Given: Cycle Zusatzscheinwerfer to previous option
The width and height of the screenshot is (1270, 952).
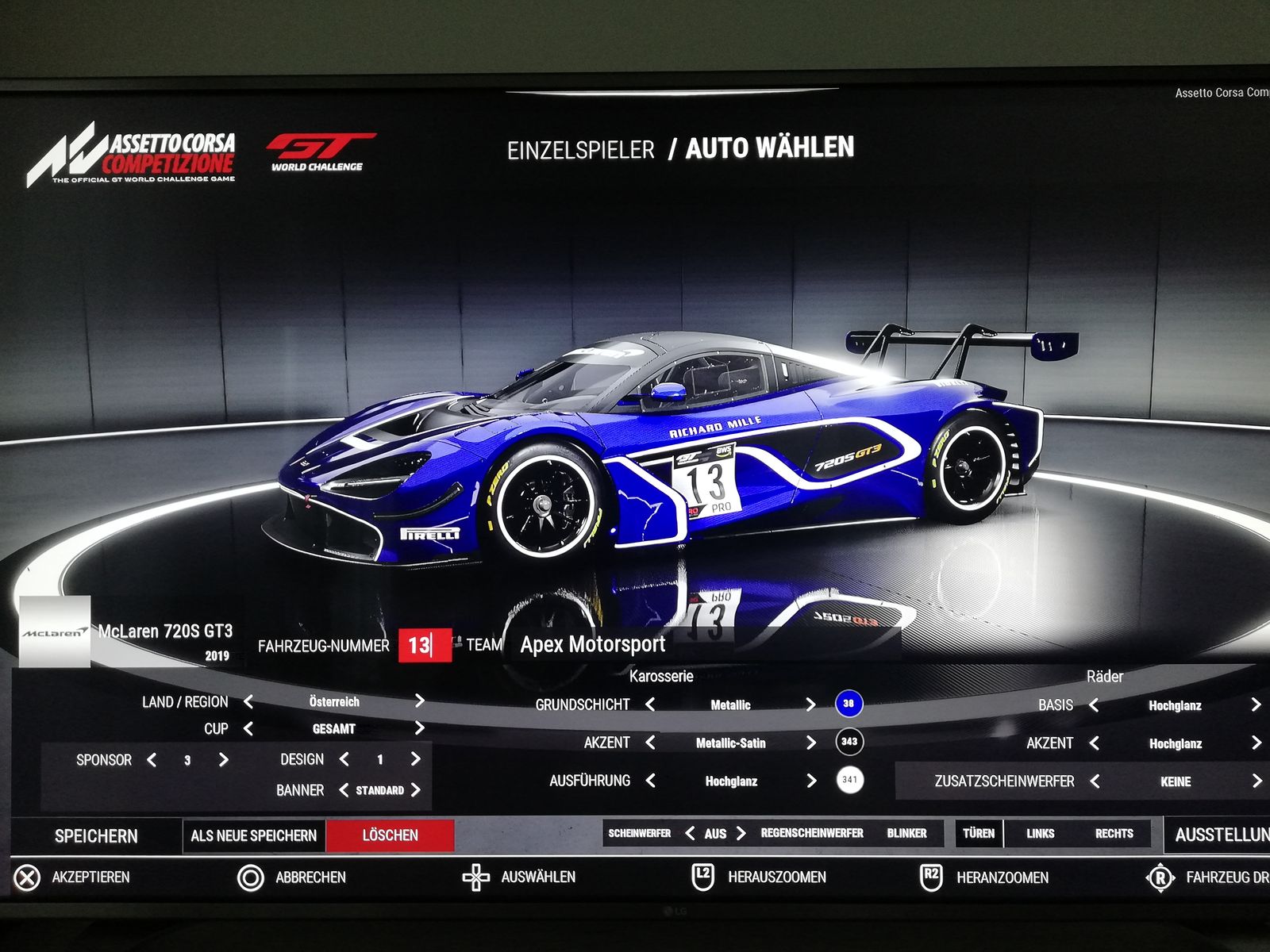Looking at the screenshot, I should tap(1095, 781).
